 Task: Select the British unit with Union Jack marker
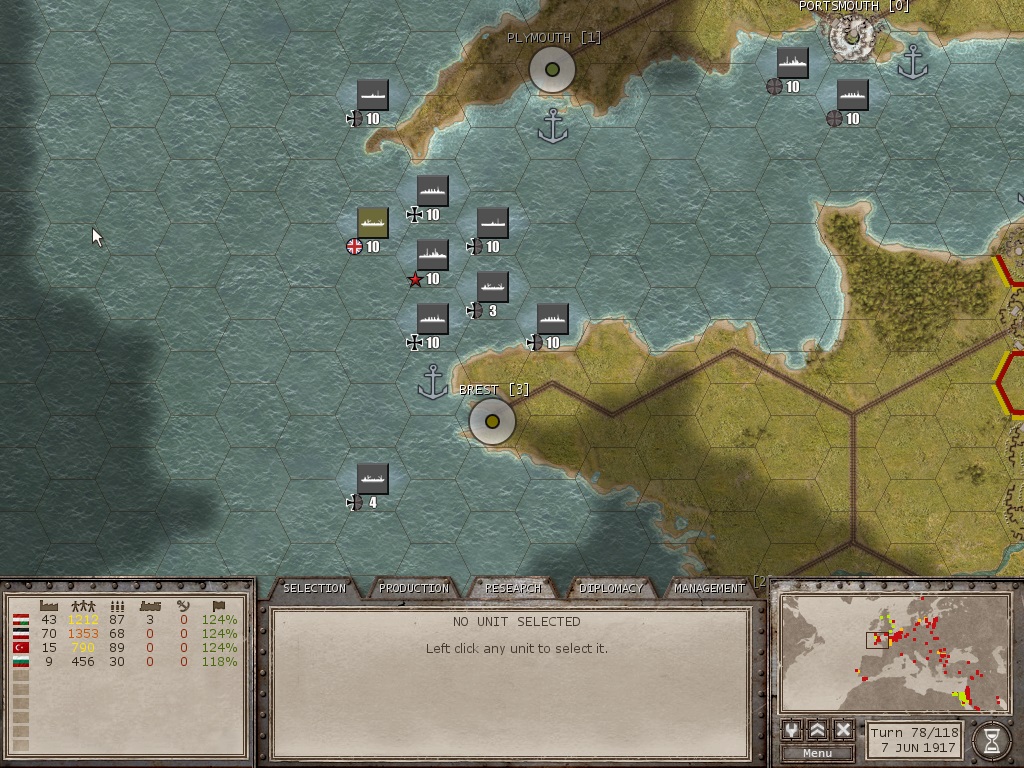[372, 223]
